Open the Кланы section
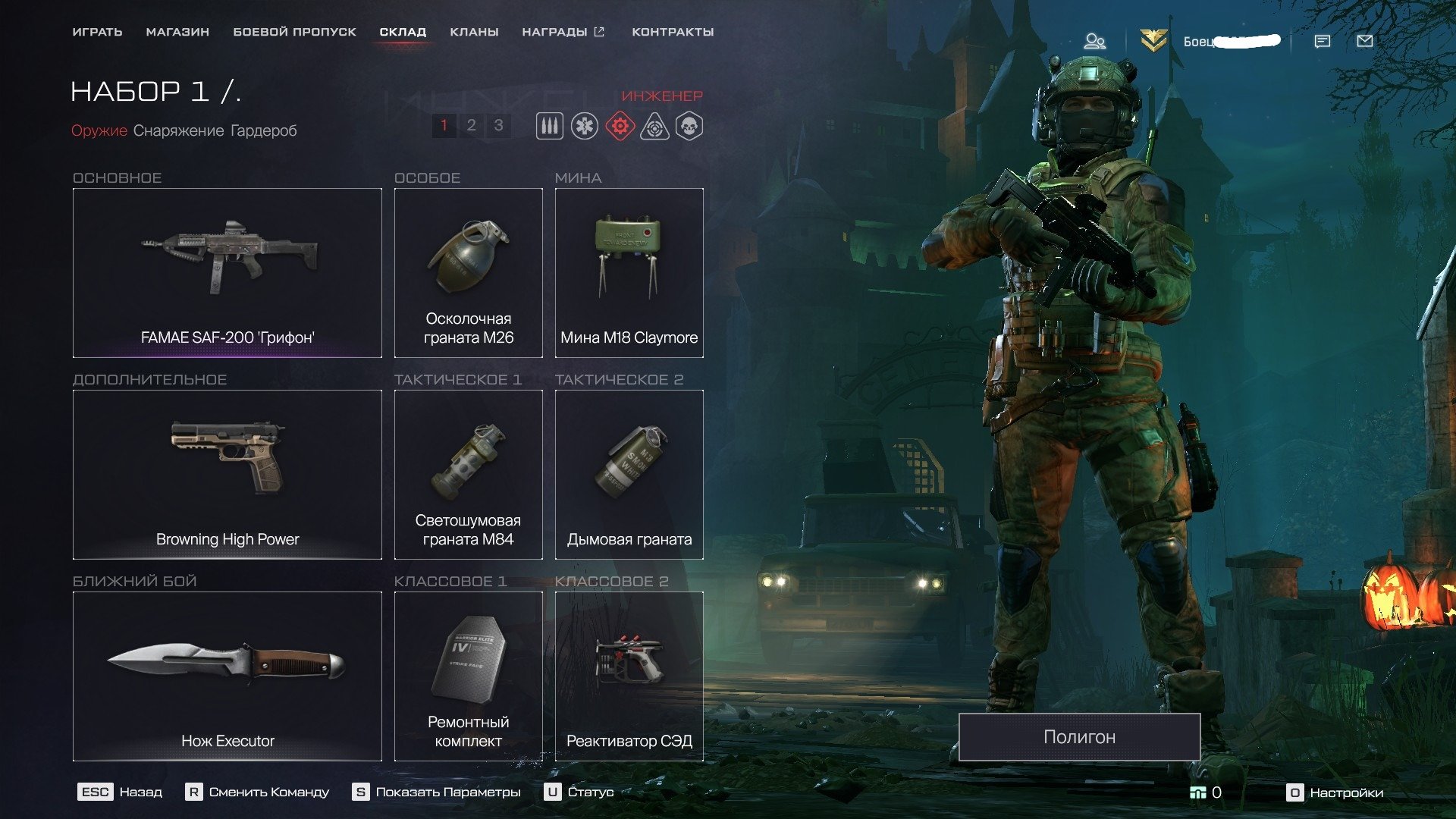This screenshot has width=1456, height=819. [474, 32]
